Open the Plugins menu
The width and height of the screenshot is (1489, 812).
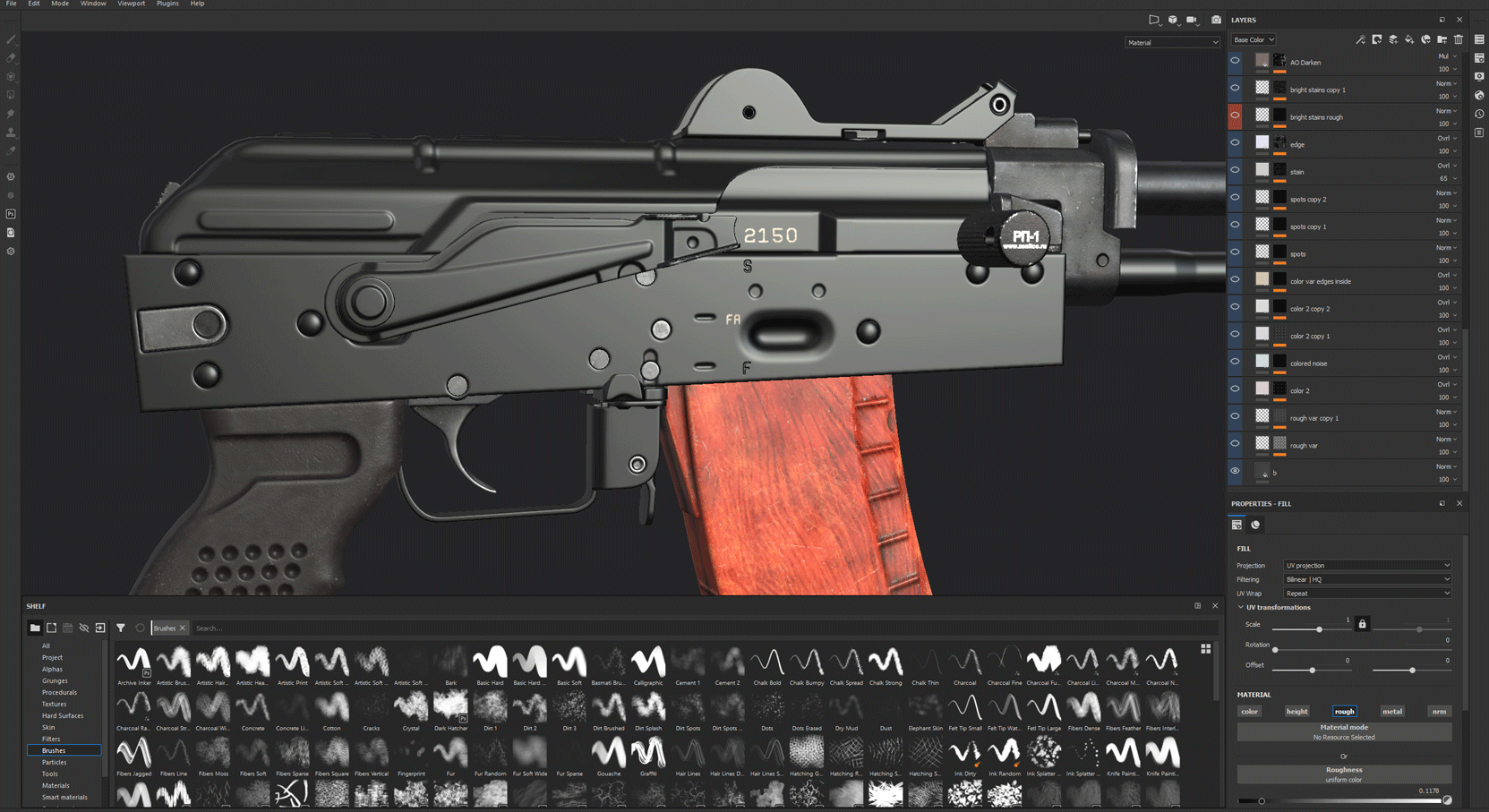tap(167, 4)
